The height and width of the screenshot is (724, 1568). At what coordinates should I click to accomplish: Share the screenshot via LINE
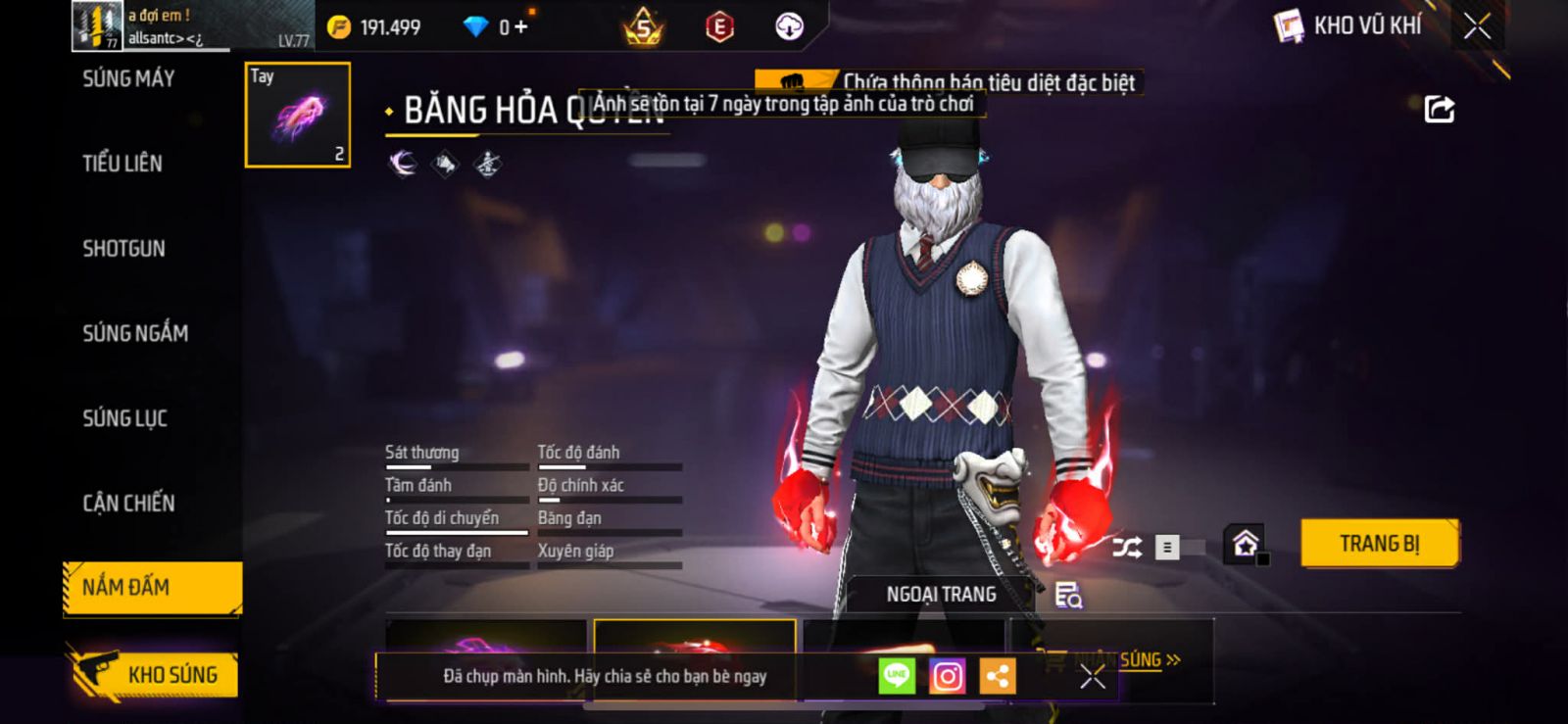click(x=897, y=676)
